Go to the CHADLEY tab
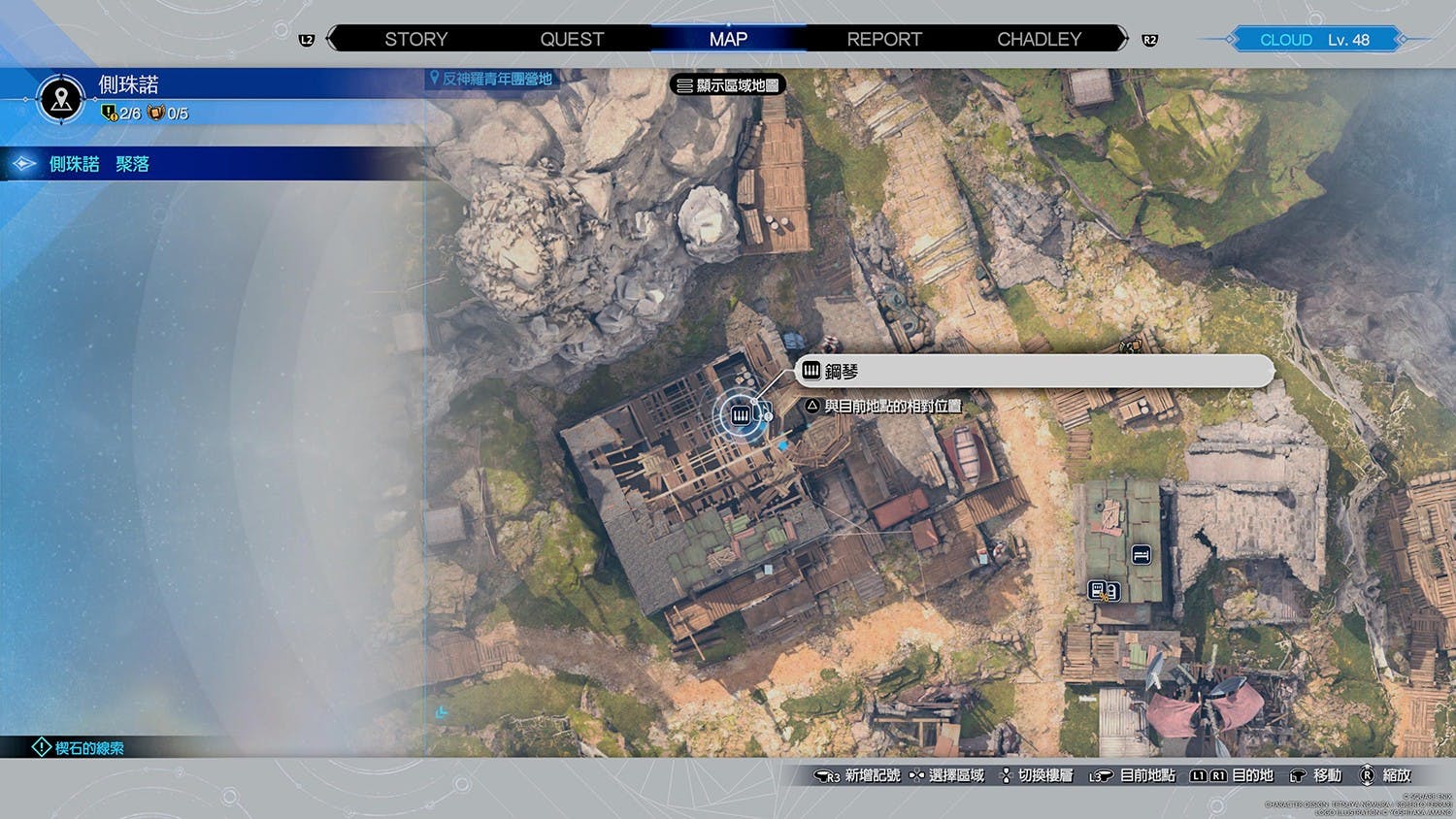 tap(1039, 39)
